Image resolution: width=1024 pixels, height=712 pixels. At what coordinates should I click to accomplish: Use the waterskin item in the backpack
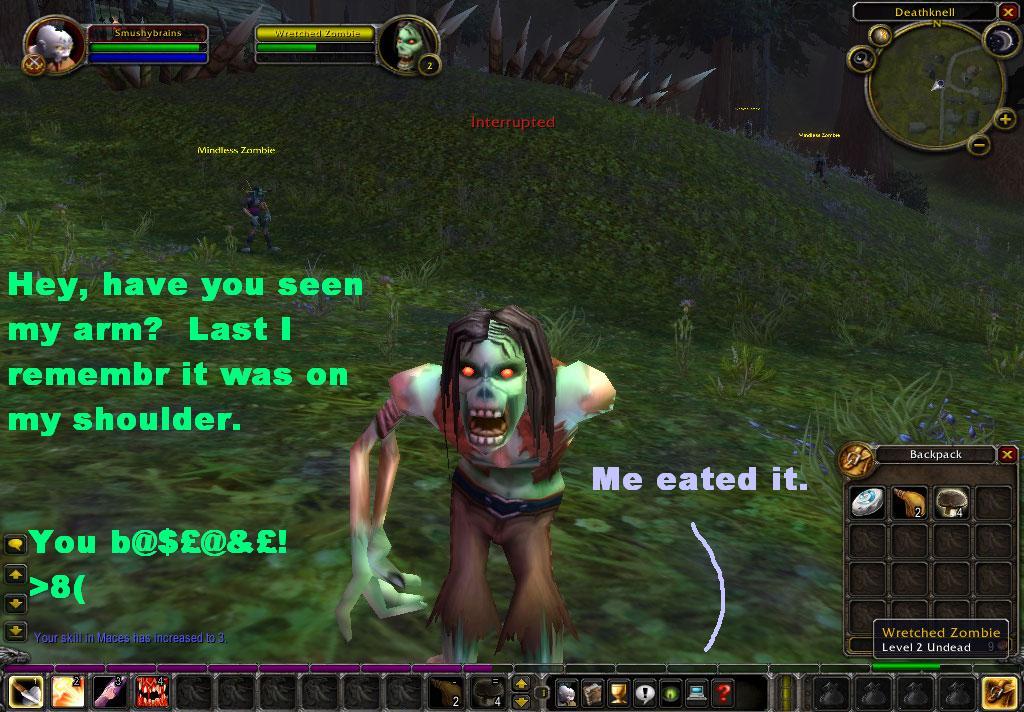[908, 503]
